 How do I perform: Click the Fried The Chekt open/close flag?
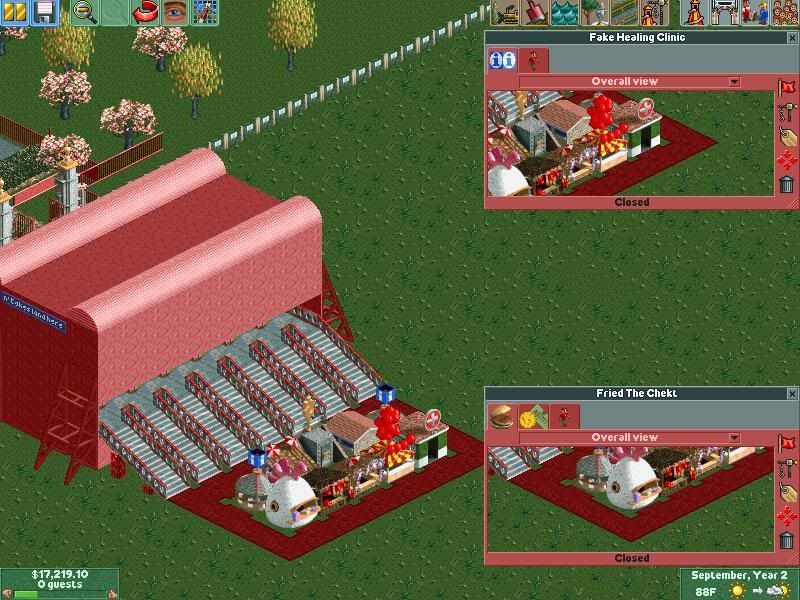[787, 444]
